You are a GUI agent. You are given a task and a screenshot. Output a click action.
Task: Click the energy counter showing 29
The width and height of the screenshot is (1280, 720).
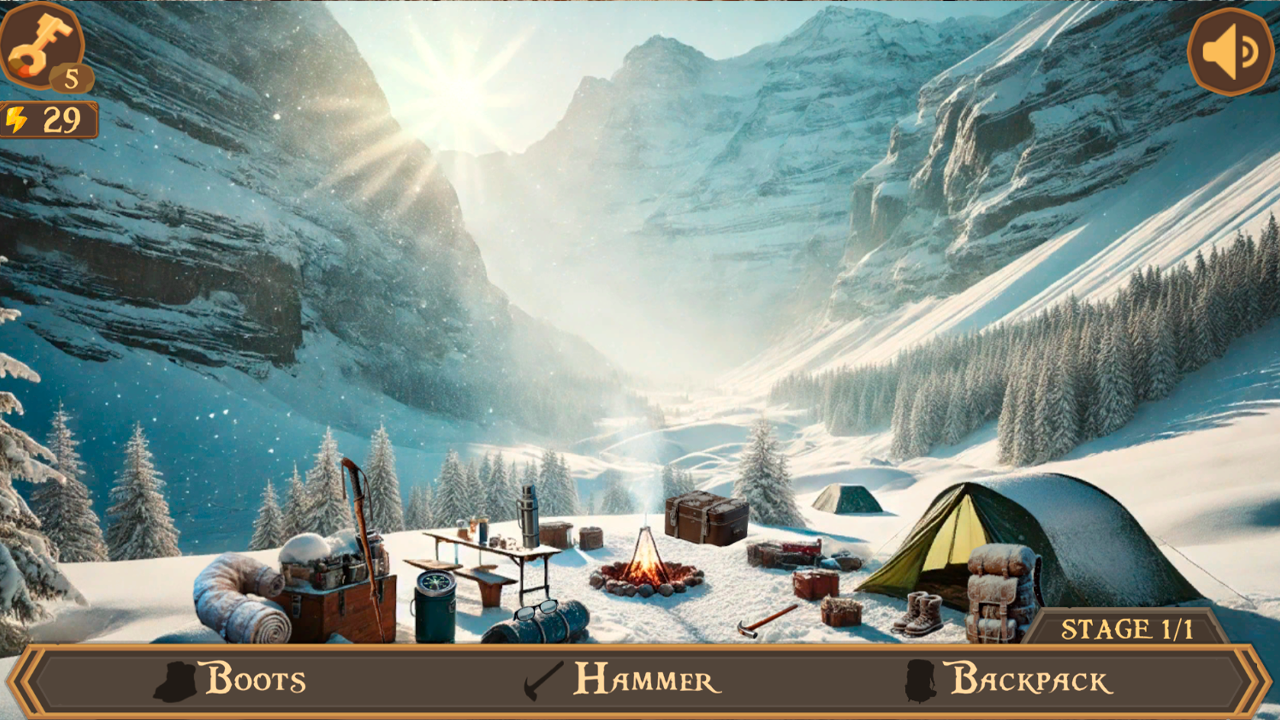click(55, 120)
